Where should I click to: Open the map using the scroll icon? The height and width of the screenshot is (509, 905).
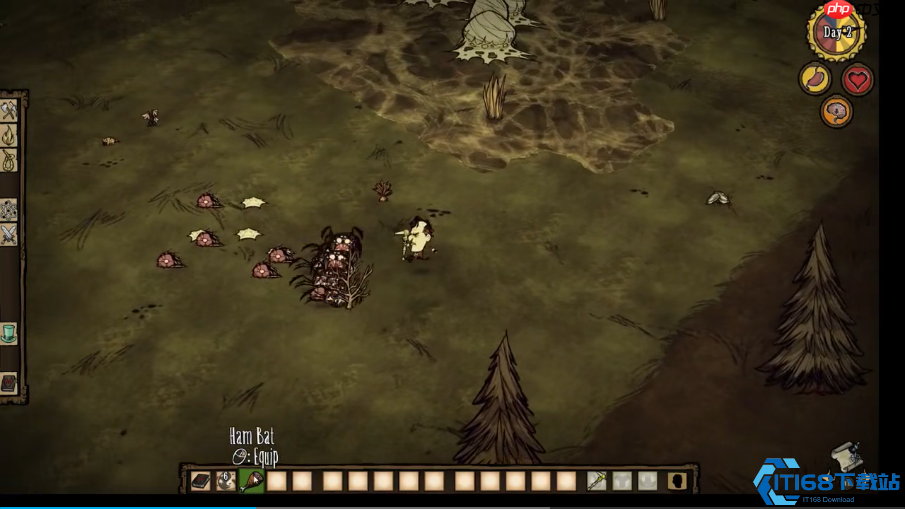click(843, 455)
